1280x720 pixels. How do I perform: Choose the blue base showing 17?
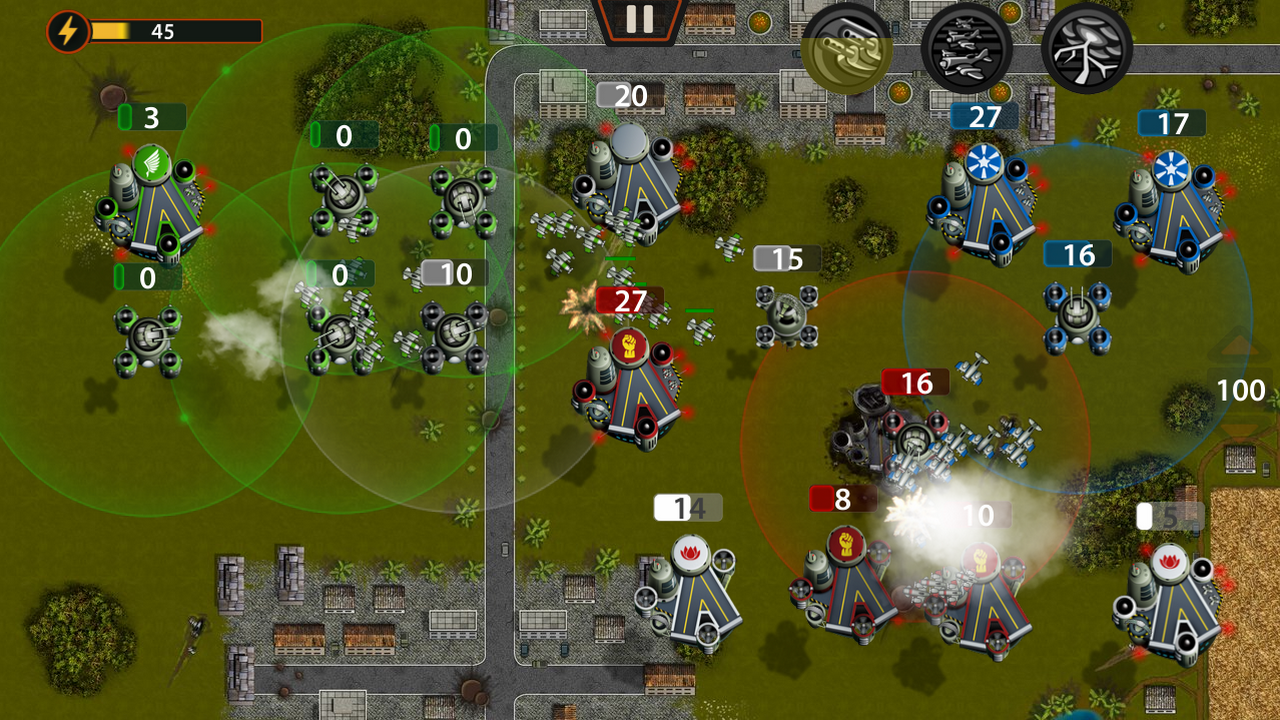[x=1171, y=212]
